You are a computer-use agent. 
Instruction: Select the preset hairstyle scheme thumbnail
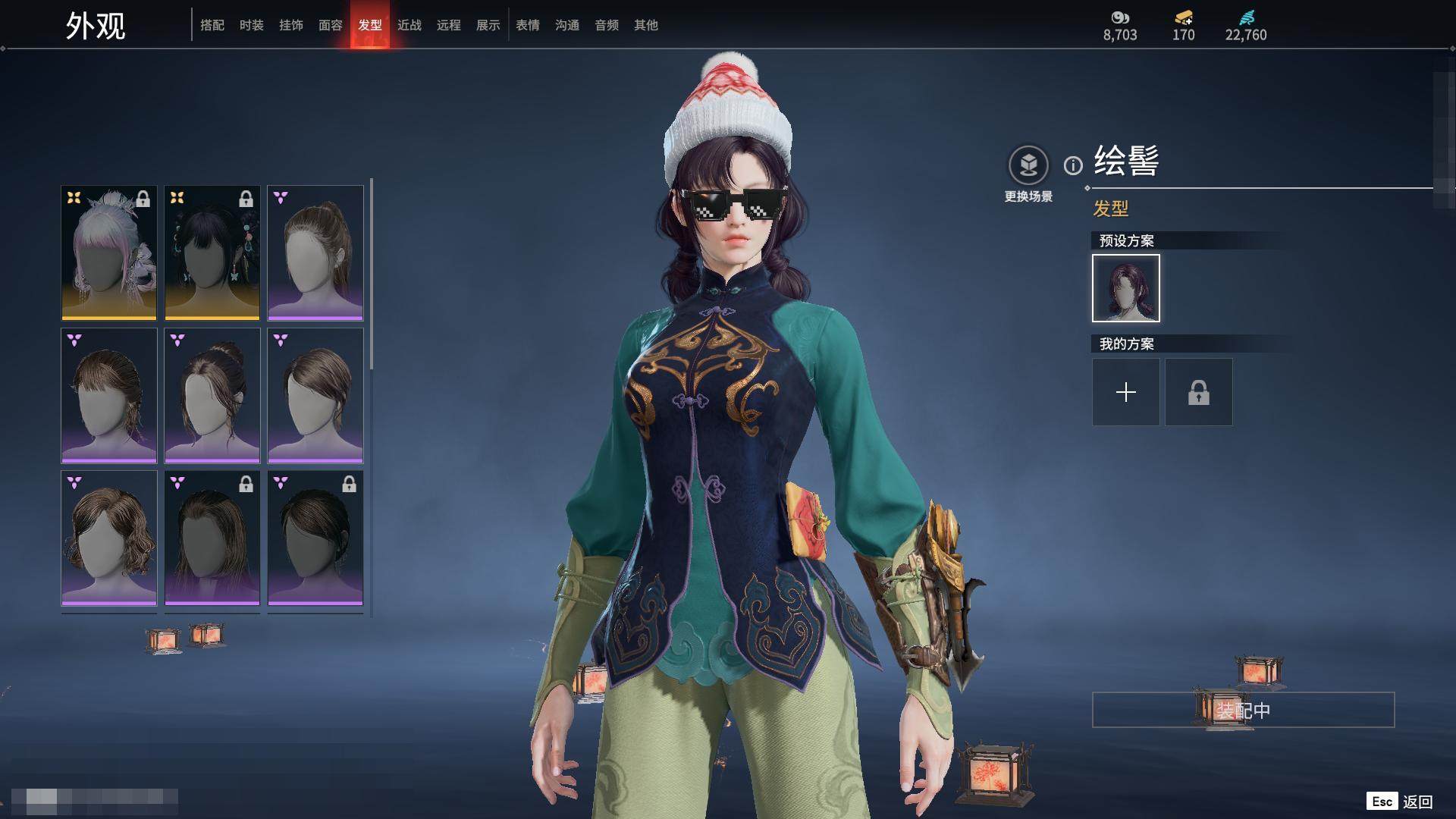[x=1126, y=288]
